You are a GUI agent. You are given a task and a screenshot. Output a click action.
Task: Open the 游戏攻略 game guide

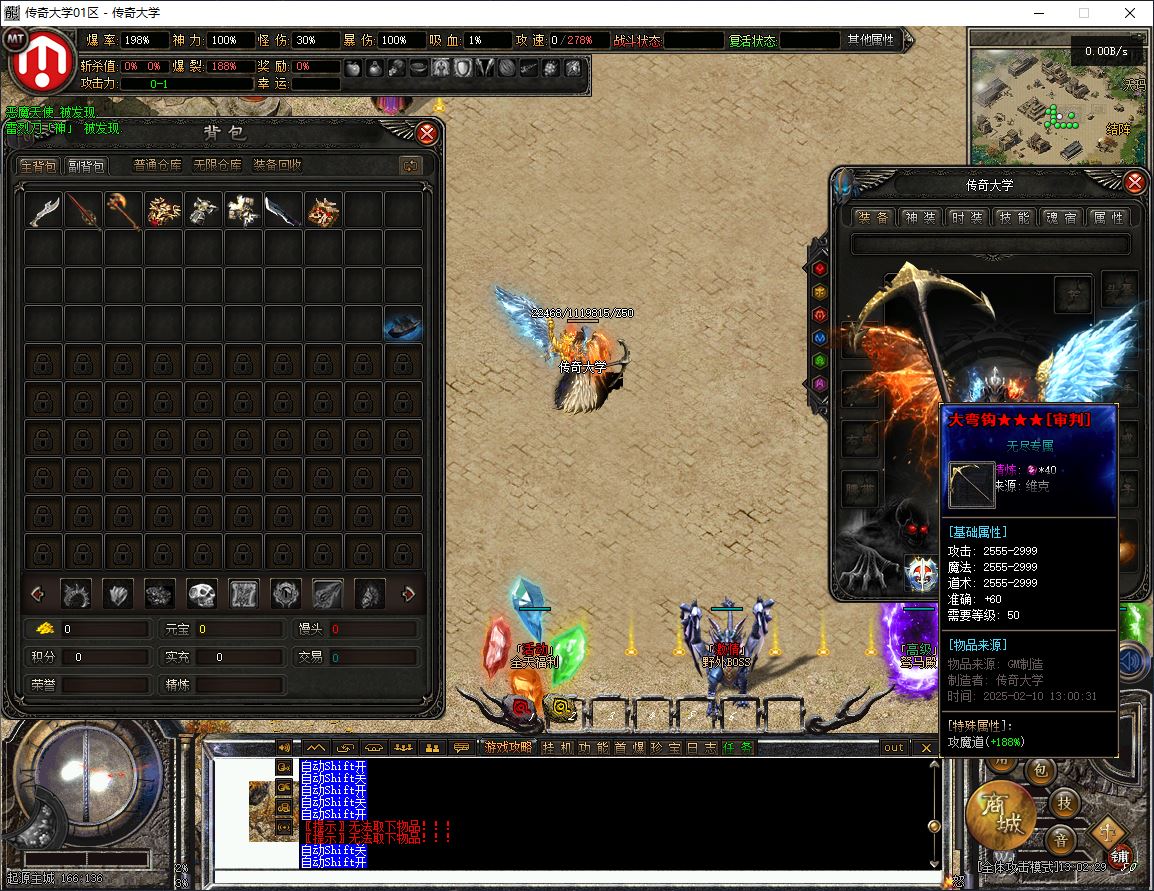[507, 747]
